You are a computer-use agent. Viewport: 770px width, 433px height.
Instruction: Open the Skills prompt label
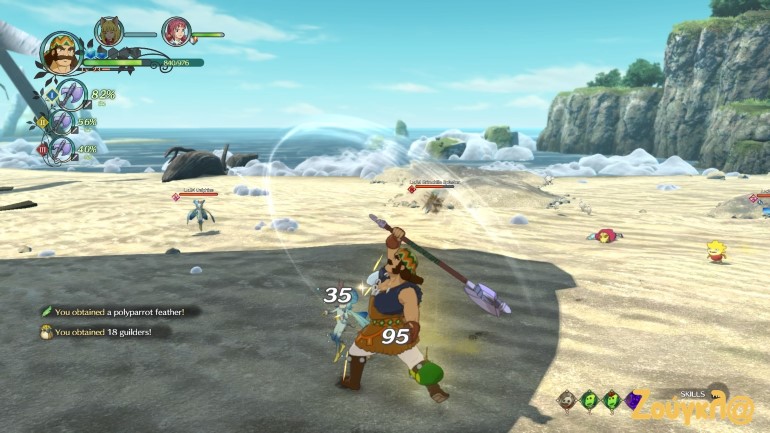692,394
